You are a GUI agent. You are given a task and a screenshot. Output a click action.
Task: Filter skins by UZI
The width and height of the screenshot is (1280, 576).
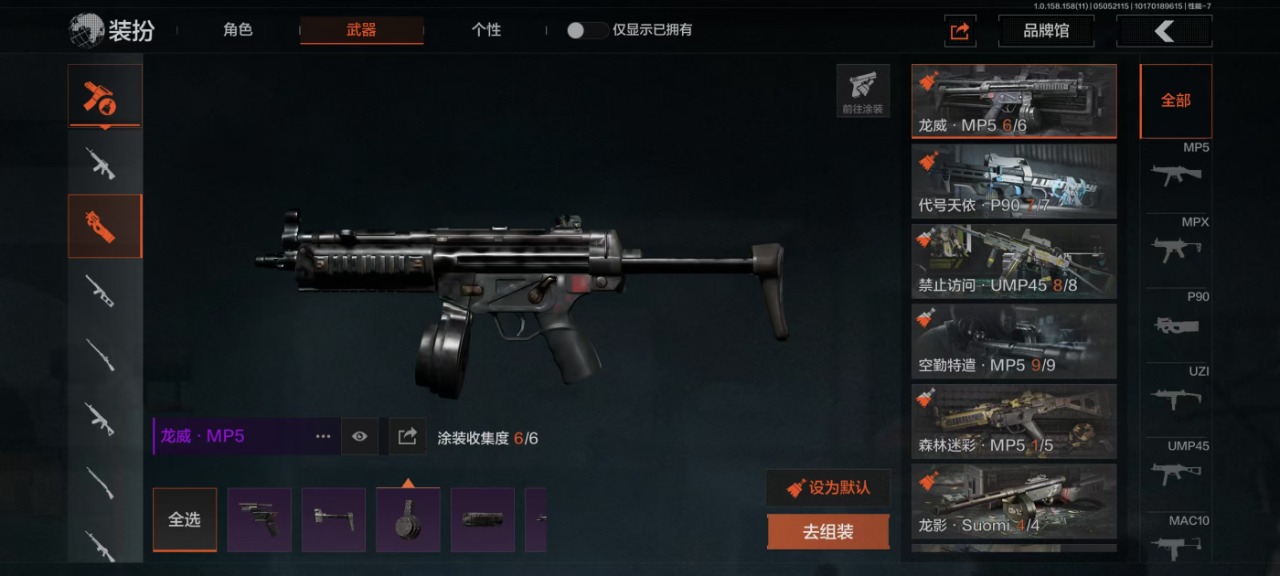pyautogui.click(x=1176, y=392)
